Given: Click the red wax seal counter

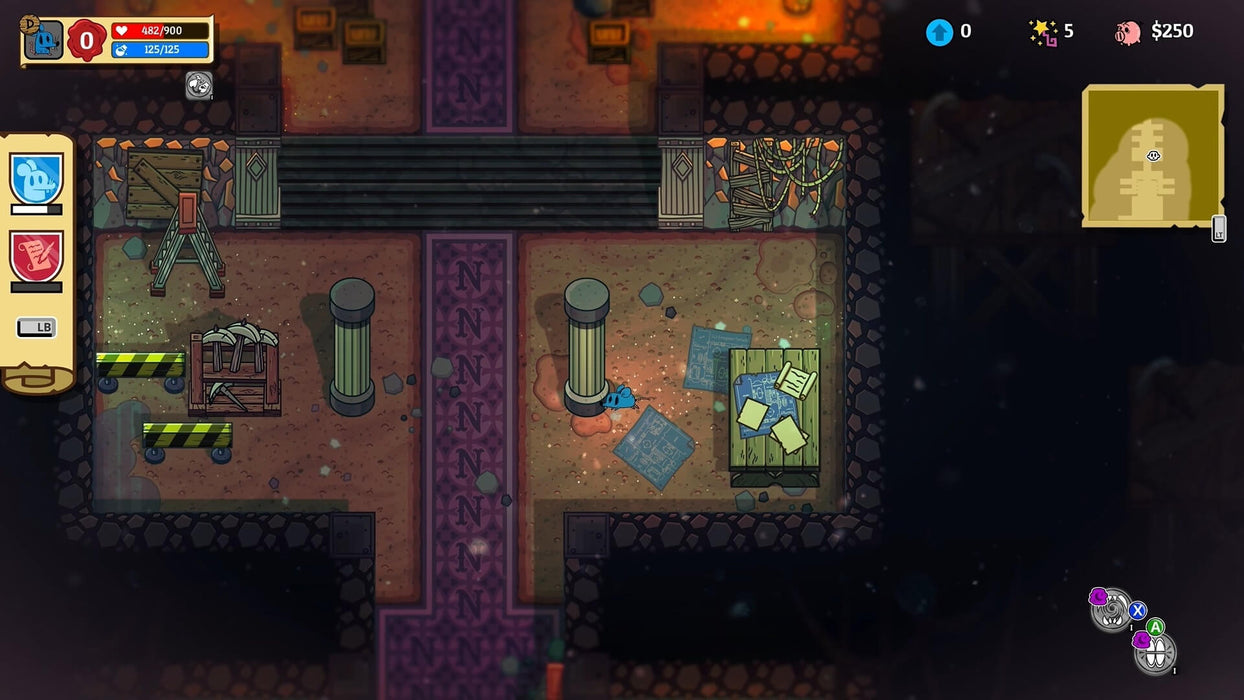Looking at the screenshot, I should point(87,40).
